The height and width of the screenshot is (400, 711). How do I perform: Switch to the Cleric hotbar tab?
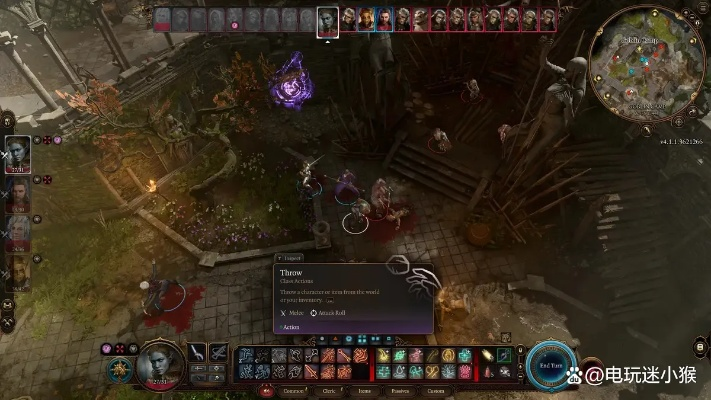click(329, 391)
